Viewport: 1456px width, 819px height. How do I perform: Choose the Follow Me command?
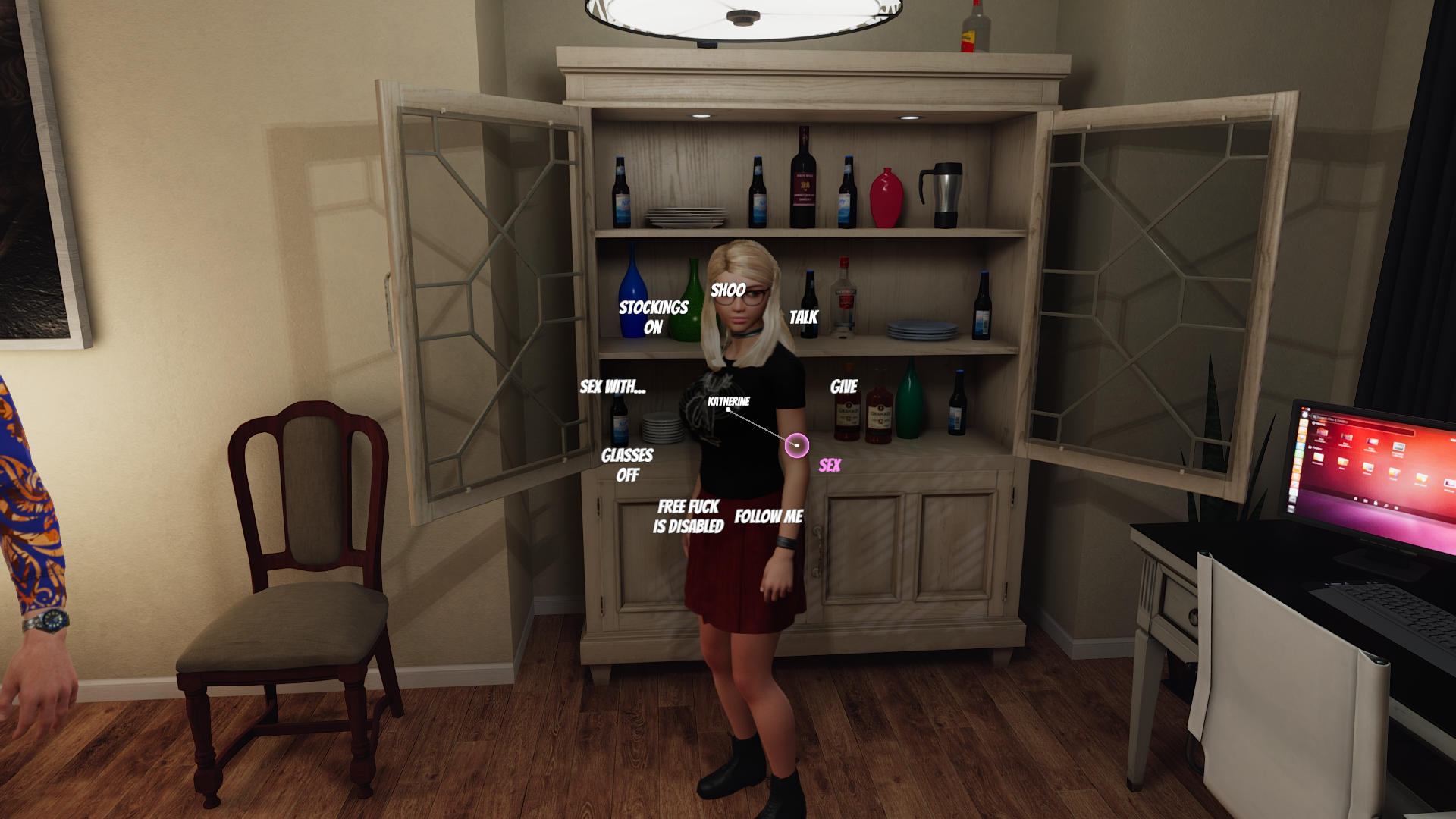click(x=768, y=516)
